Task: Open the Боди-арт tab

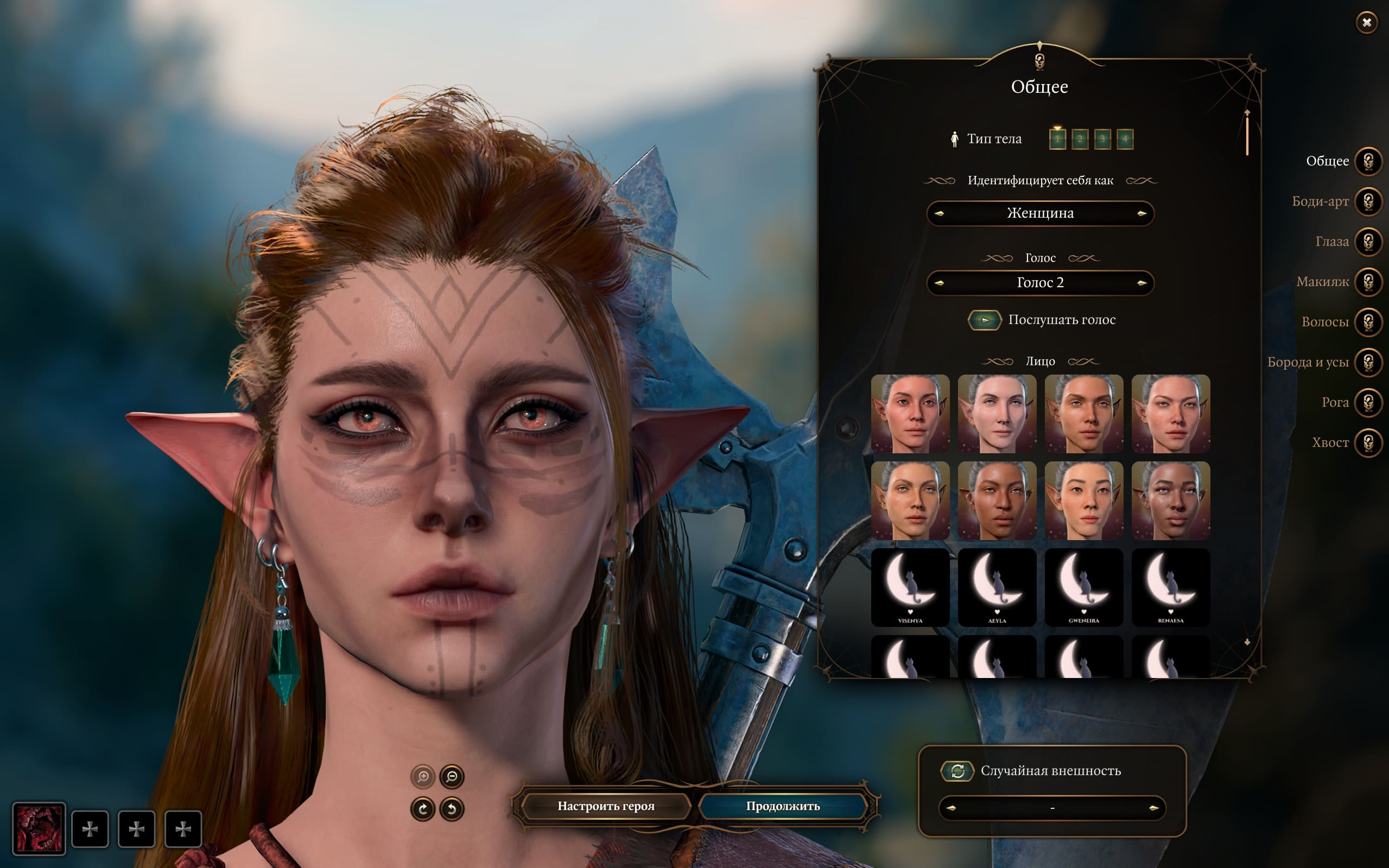Action: tap(1368, 201)
